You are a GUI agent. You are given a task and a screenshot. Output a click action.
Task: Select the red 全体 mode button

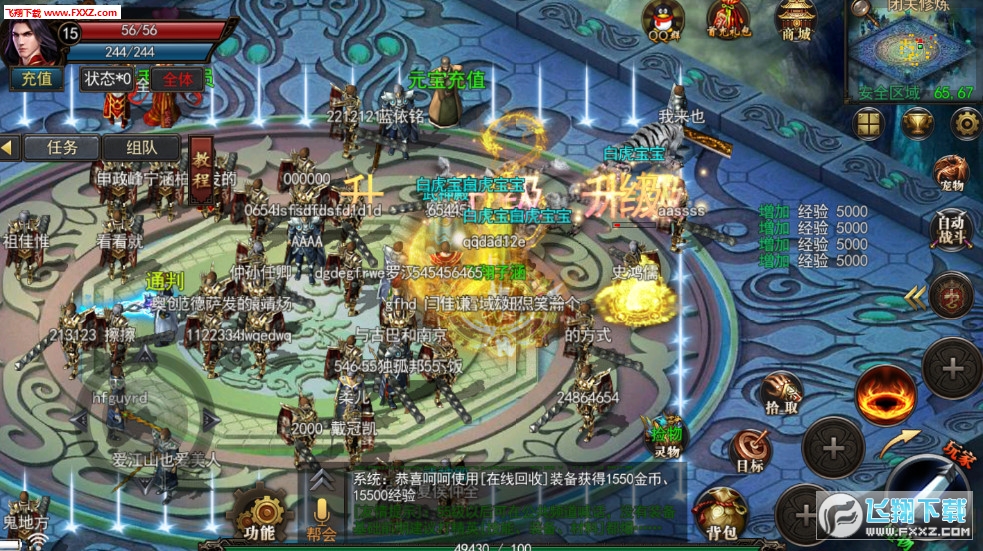click(177, 78)
